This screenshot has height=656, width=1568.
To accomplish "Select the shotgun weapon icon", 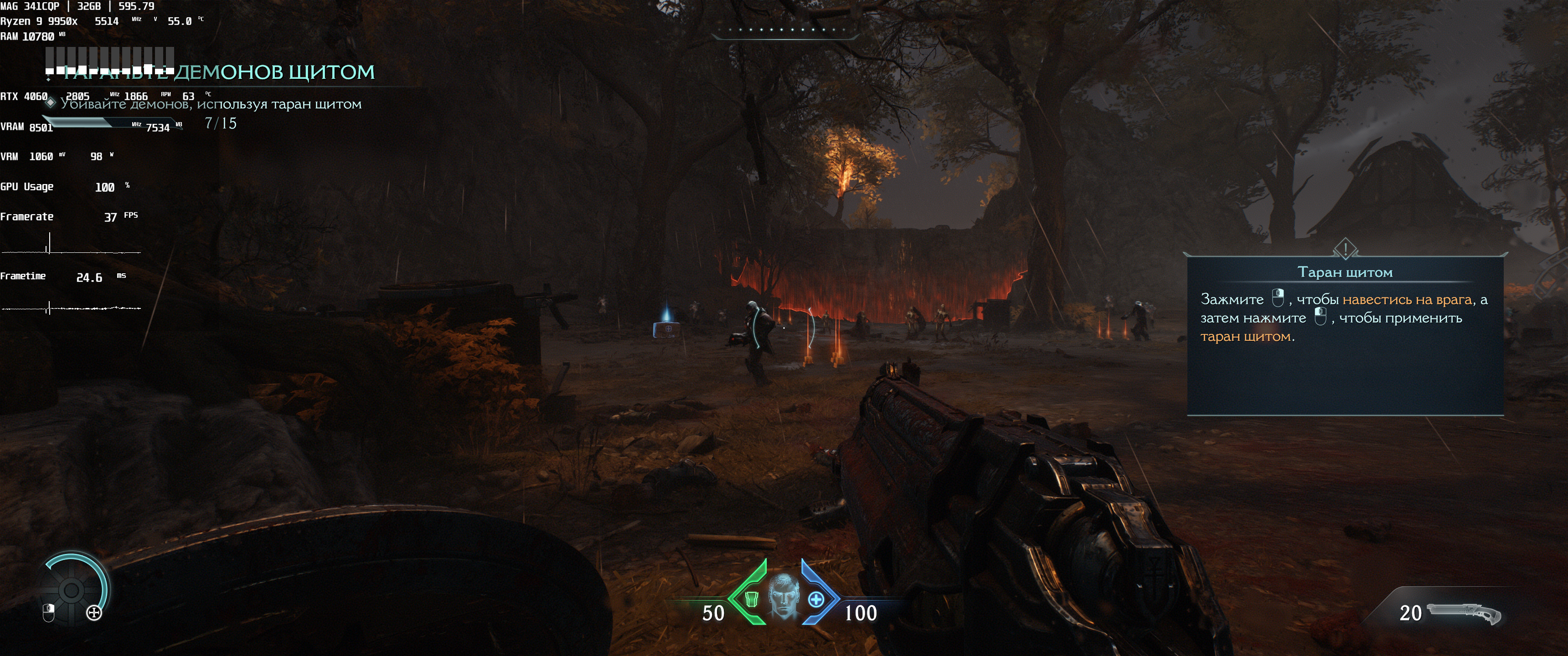I will click(x=1463, y=613).
